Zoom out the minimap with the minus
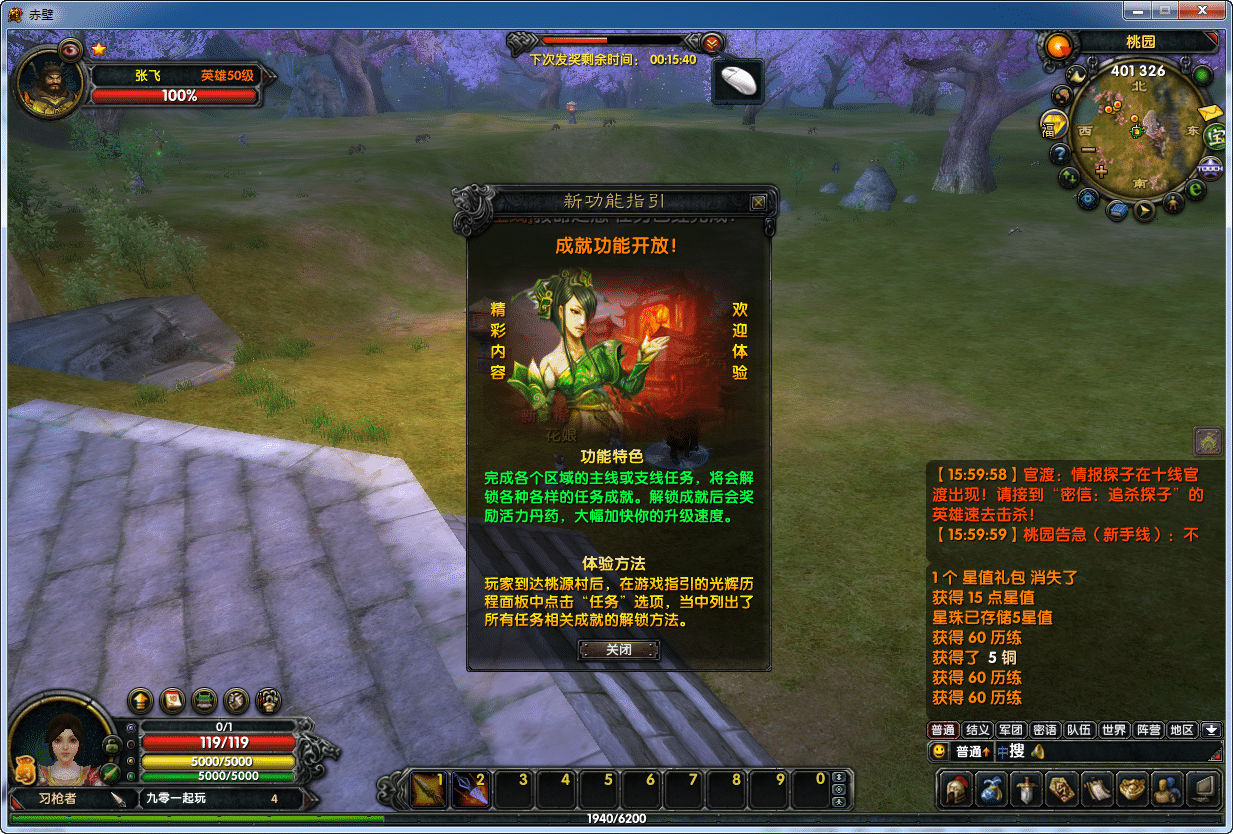 tap(1088, 150)
